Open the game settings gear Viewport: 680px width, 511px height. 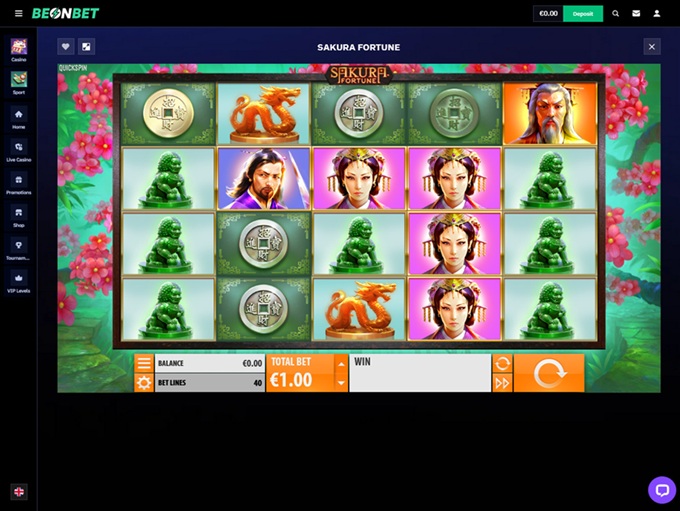(x=144, y=382)
